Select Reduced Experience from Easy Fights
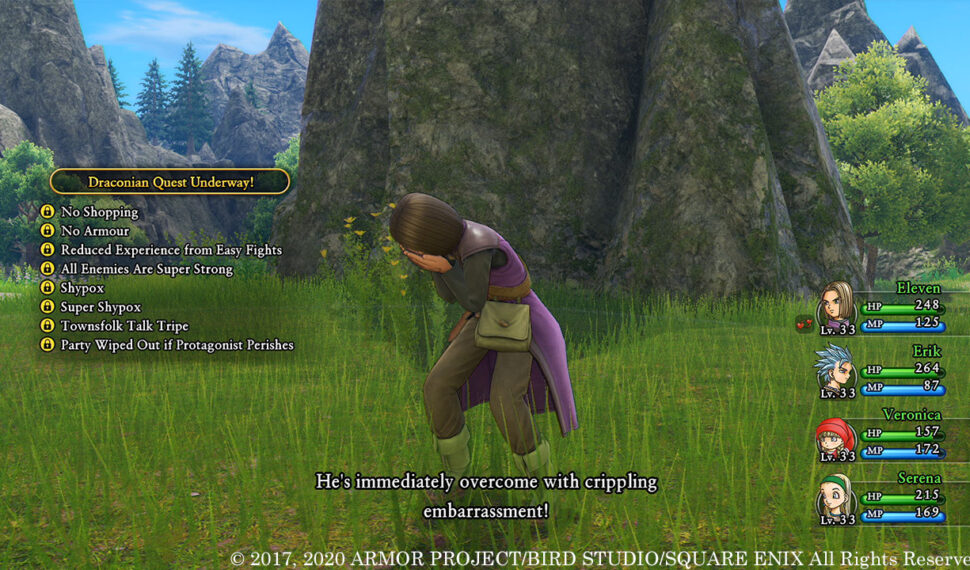This screenshot has width=970, height=570. [171, 250]
